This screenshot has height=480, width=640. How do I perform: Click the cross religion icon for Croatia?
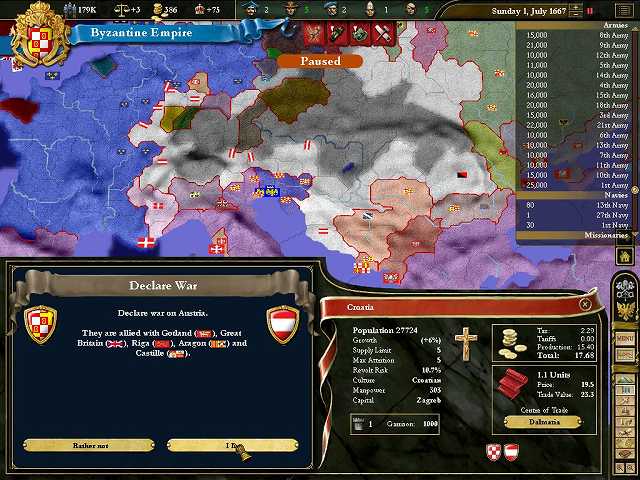tap(463, 345)
